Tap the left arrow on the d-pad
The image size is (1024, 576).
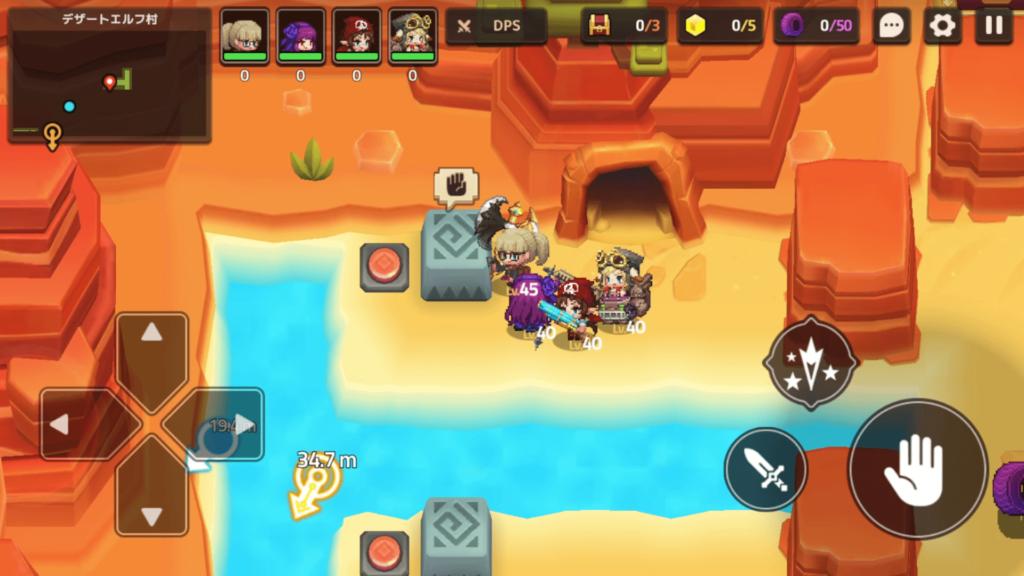coord(72,424)
